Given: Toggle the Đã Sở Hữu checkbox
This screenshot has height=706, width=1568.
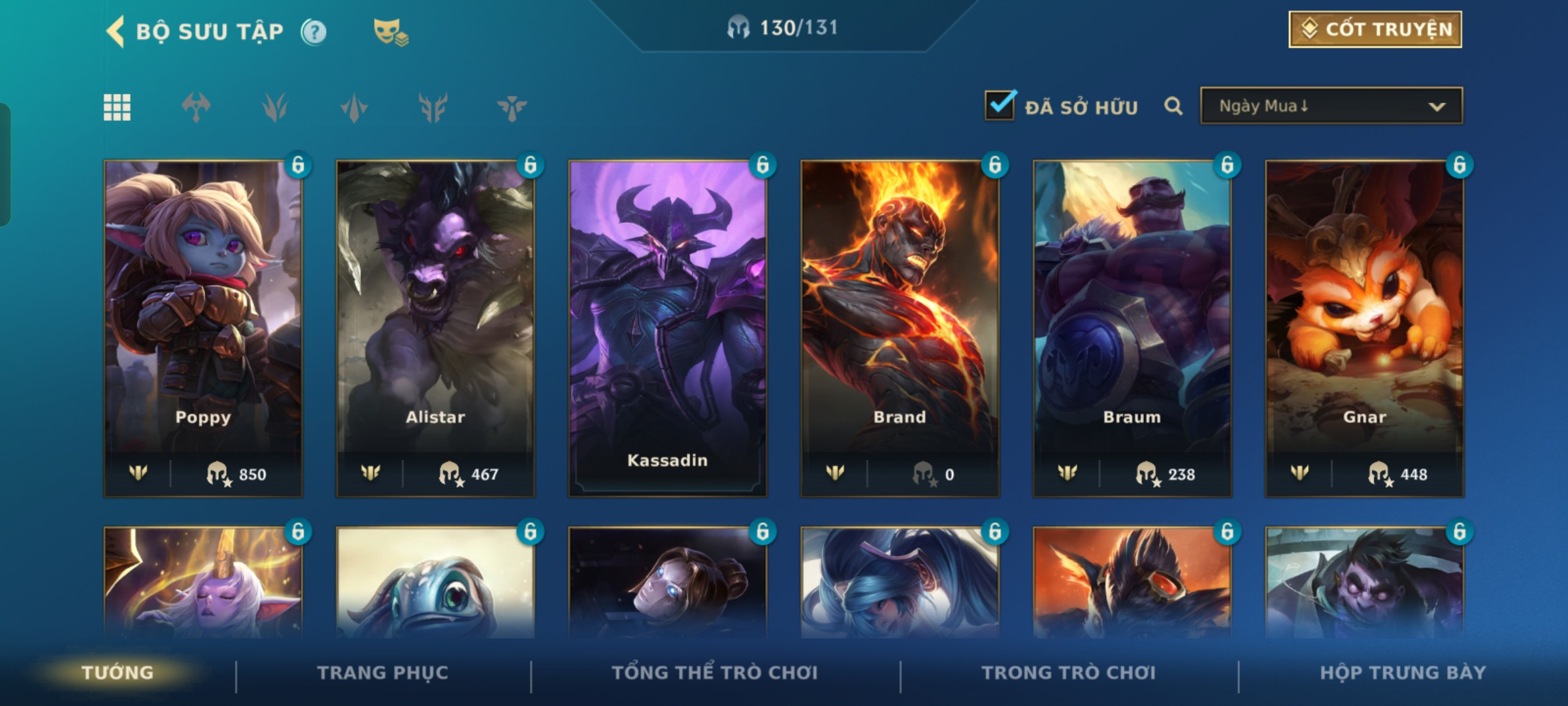Looking at the screenshot, I should coord(1000,106).
